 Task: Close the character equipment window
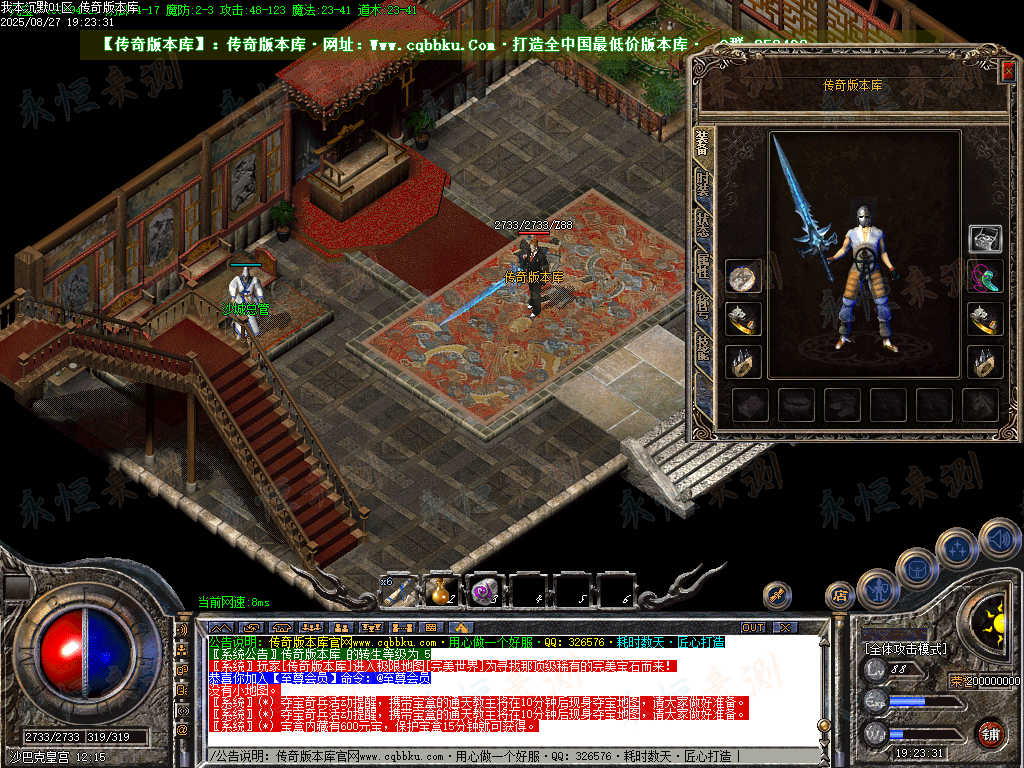(x=1008, y=70)
